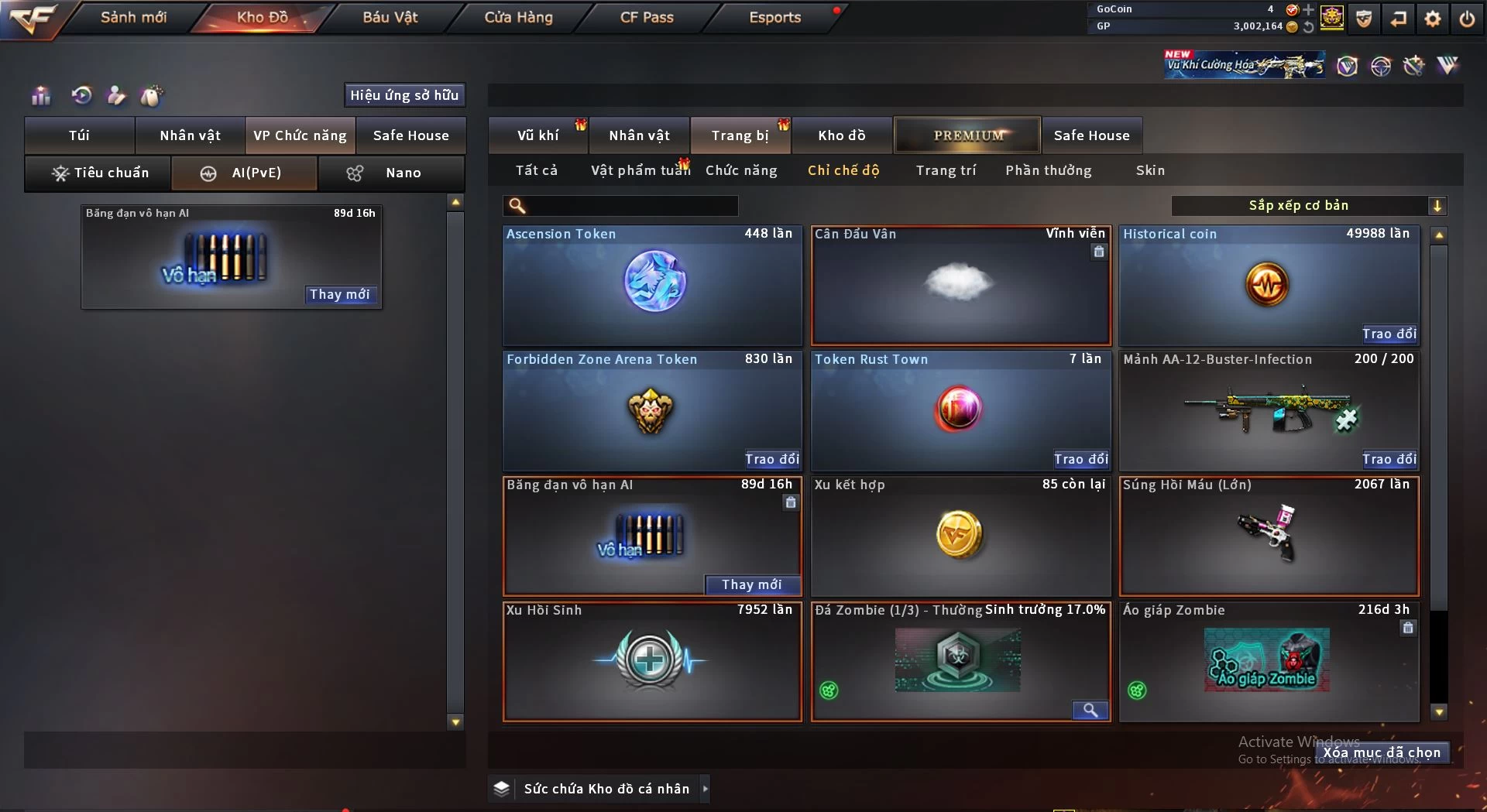Viewport: 1487px width, 812px height.
Task: Go to the Cửa Hàng shop
Action: [x=518, y=17]
